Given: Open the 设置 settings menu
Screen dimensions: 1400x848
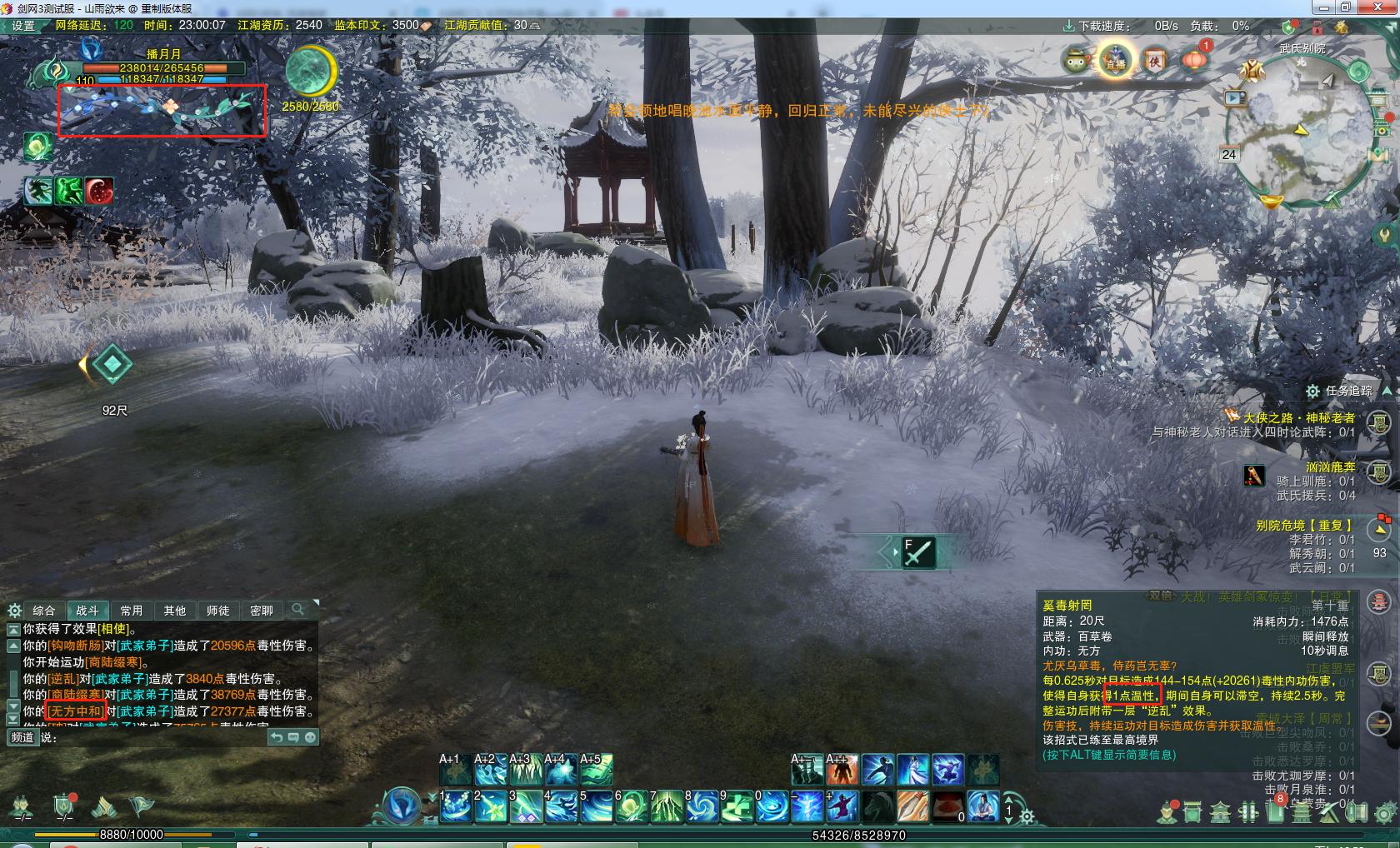Looking at the screenshot, I should tap(22, 26).
